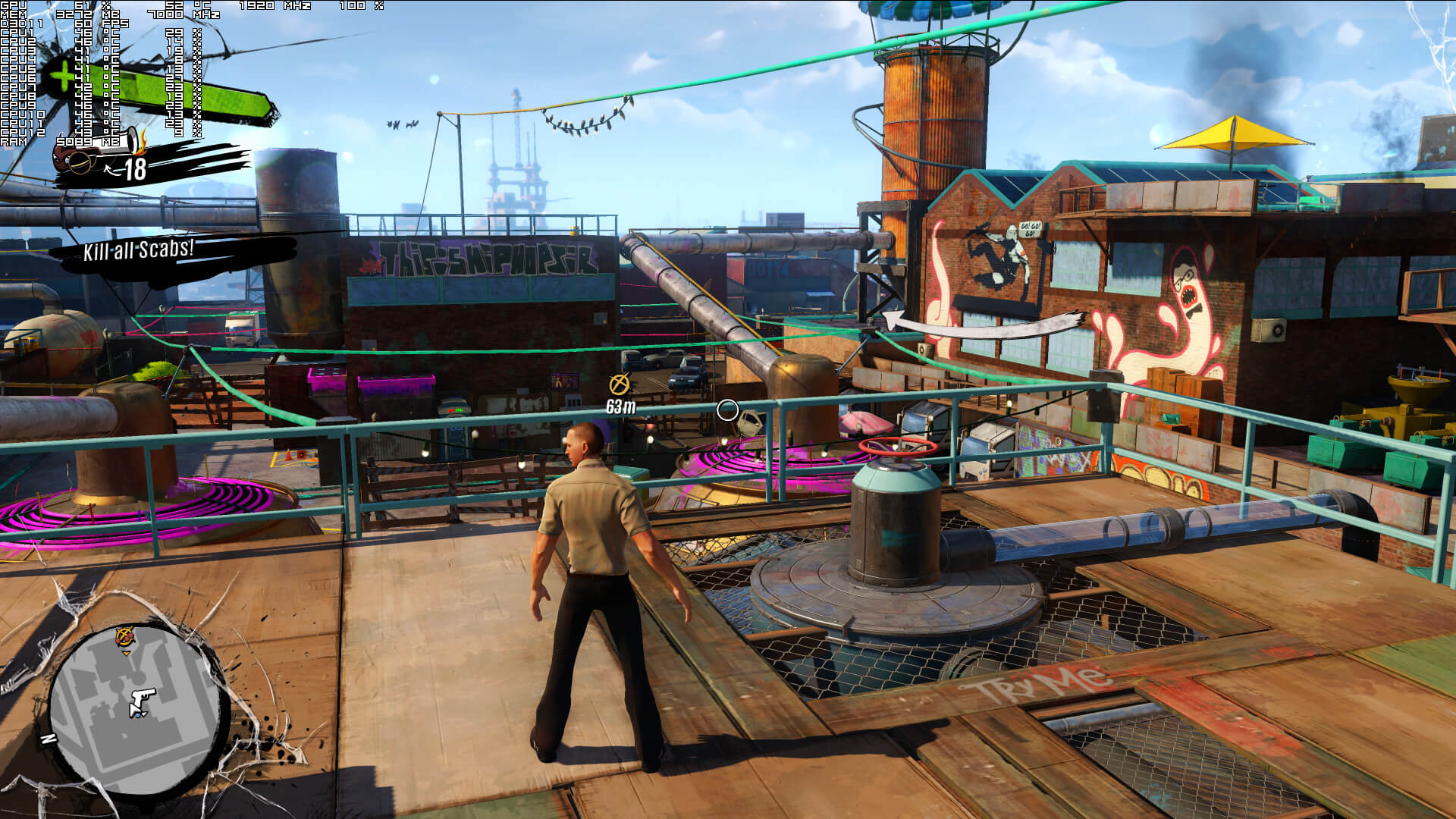The width and height of the screenshot is (1456, 819).
Task: Click the 63m objective waypoint marker
Action: point(620,384)
